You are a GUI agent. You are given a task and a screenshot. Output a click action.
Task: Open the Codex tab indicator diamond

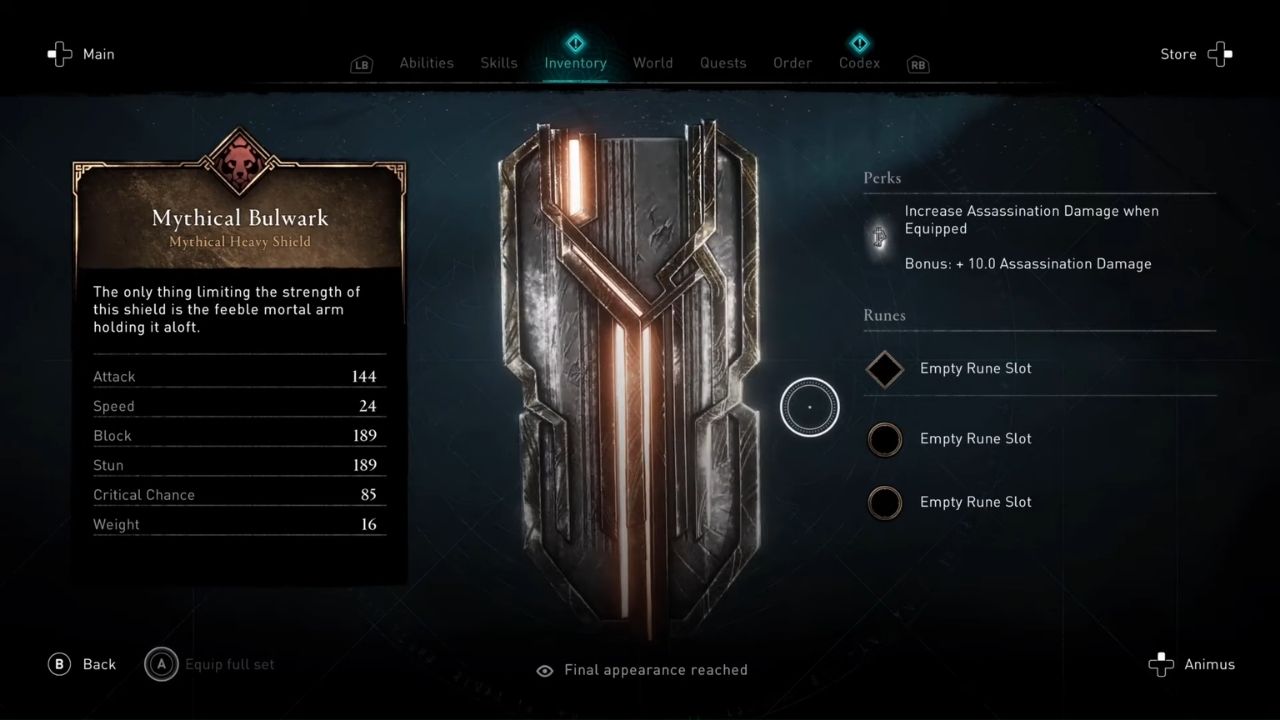[x=859, y=43]
